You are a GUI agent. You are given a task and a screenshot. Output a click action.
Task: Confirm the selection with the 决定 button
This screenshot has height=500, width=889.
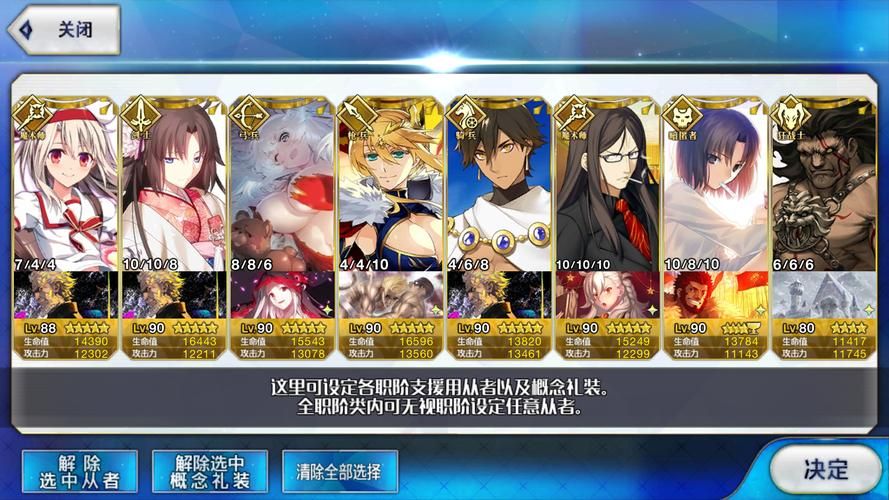[826, 468]
